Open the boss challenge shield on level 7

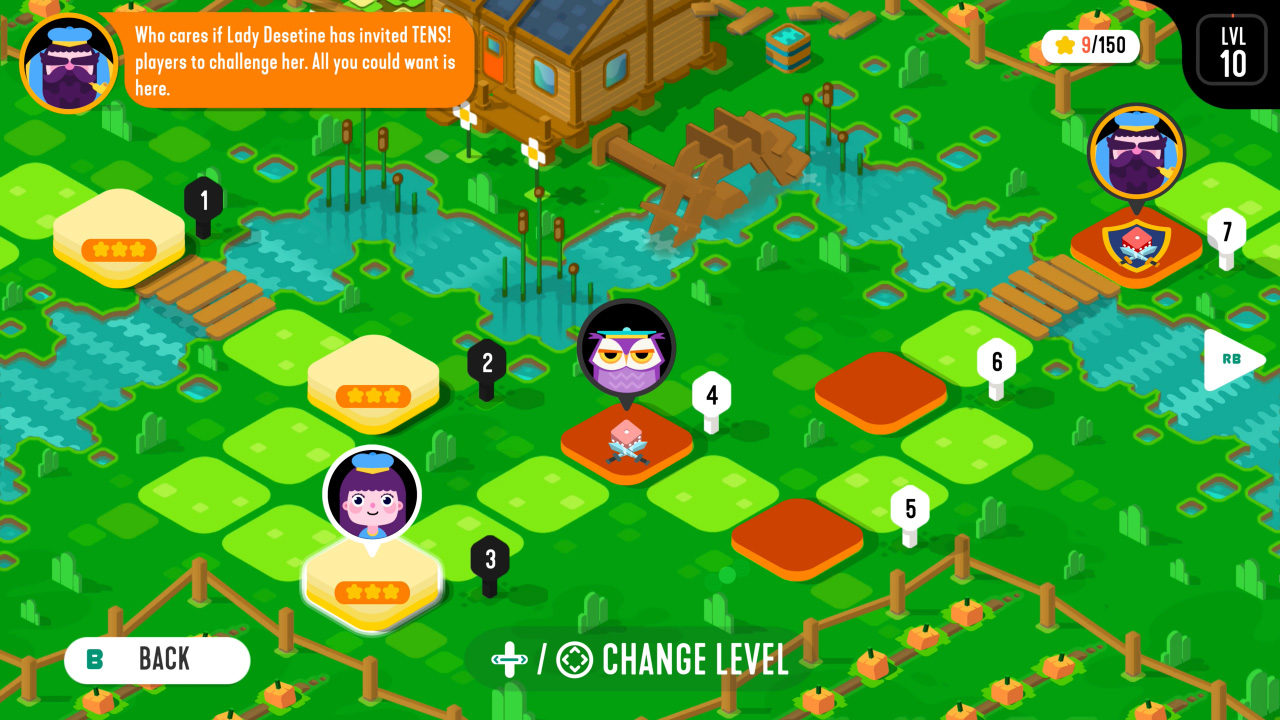1135,245
